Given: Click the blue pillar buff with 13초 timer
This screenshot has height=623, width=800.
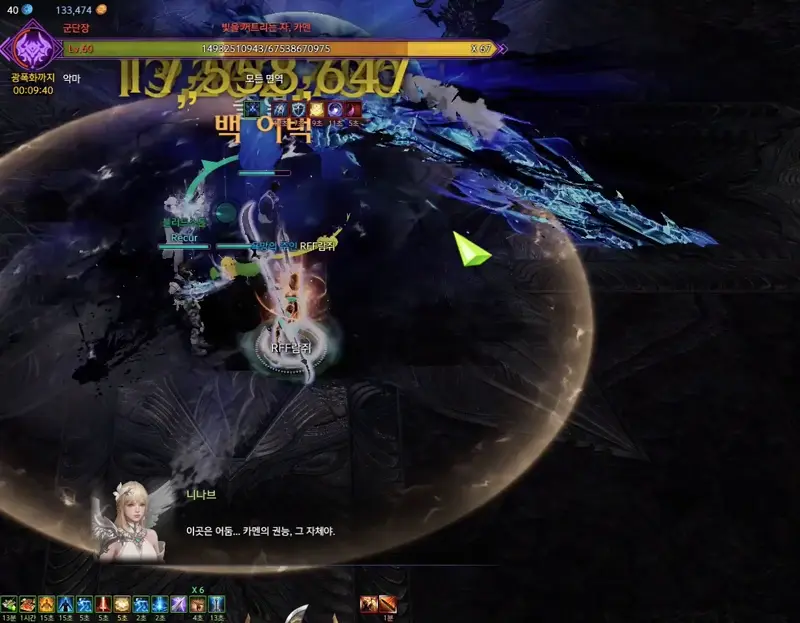Looking at the screenshot, I should tap(217, 604).
